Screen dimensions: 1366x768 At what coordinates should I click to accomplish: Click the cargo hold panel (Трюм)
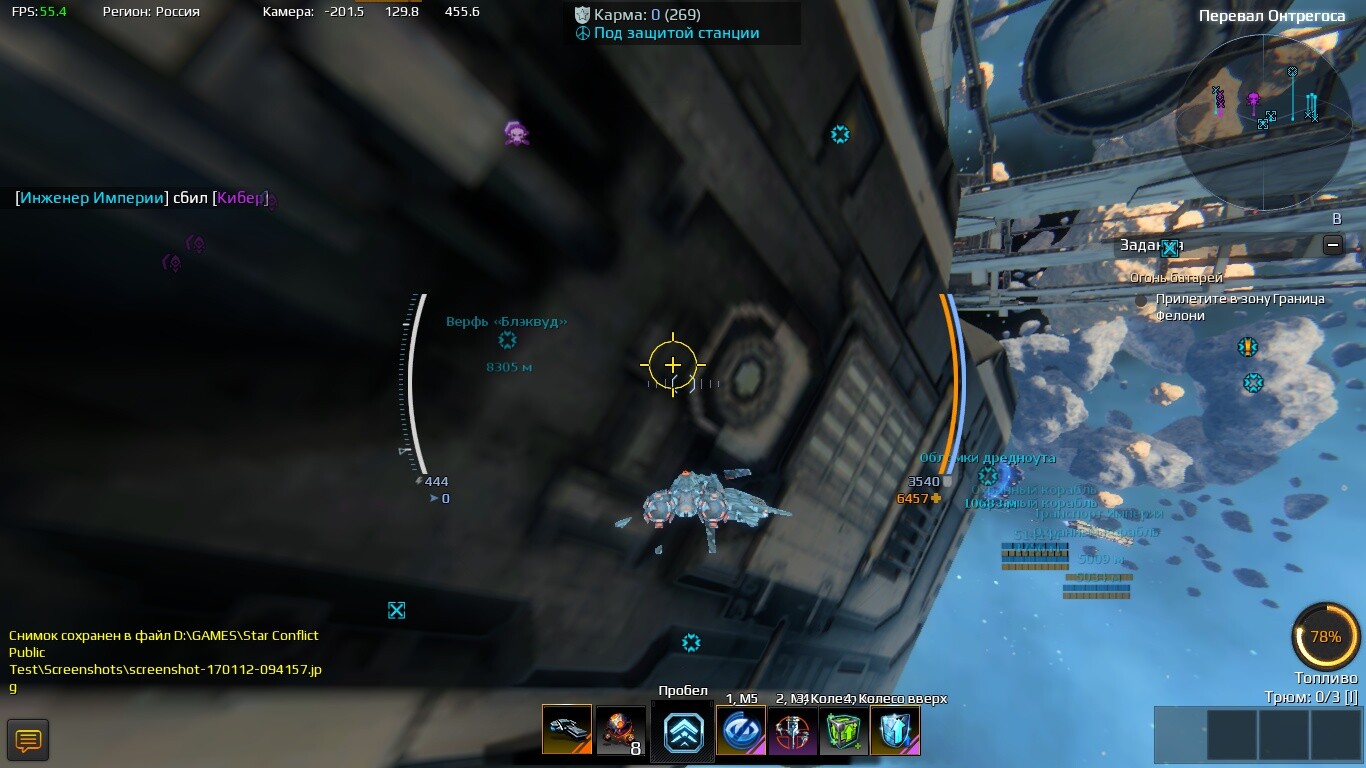pos(1258,736)
